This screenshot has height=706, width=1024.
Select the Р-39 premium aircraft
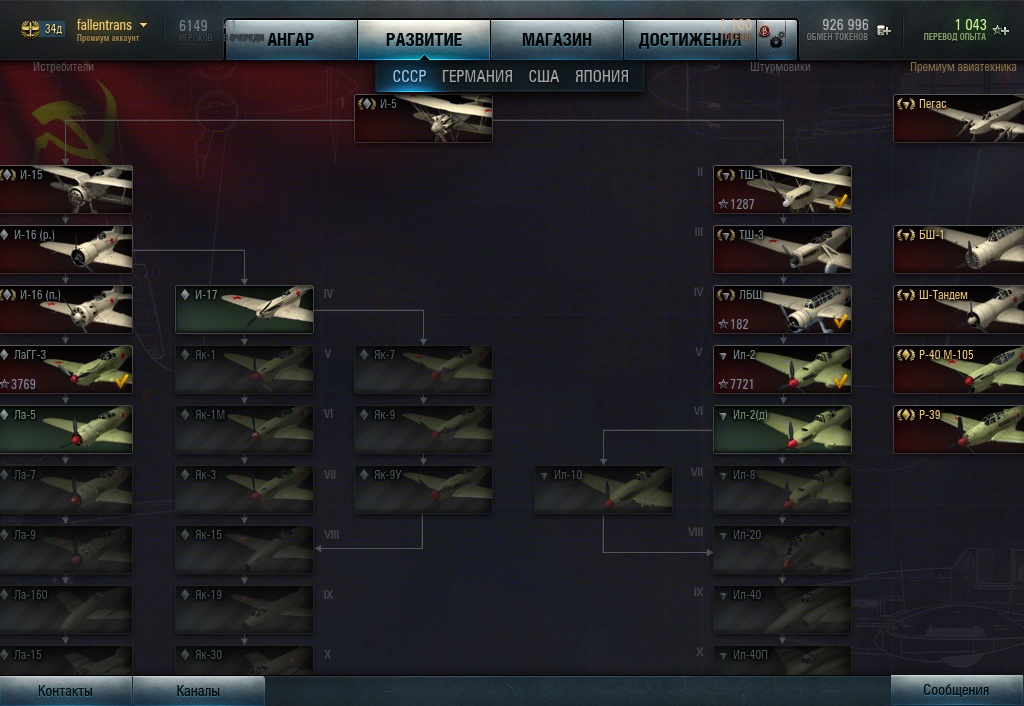(957, 429)
